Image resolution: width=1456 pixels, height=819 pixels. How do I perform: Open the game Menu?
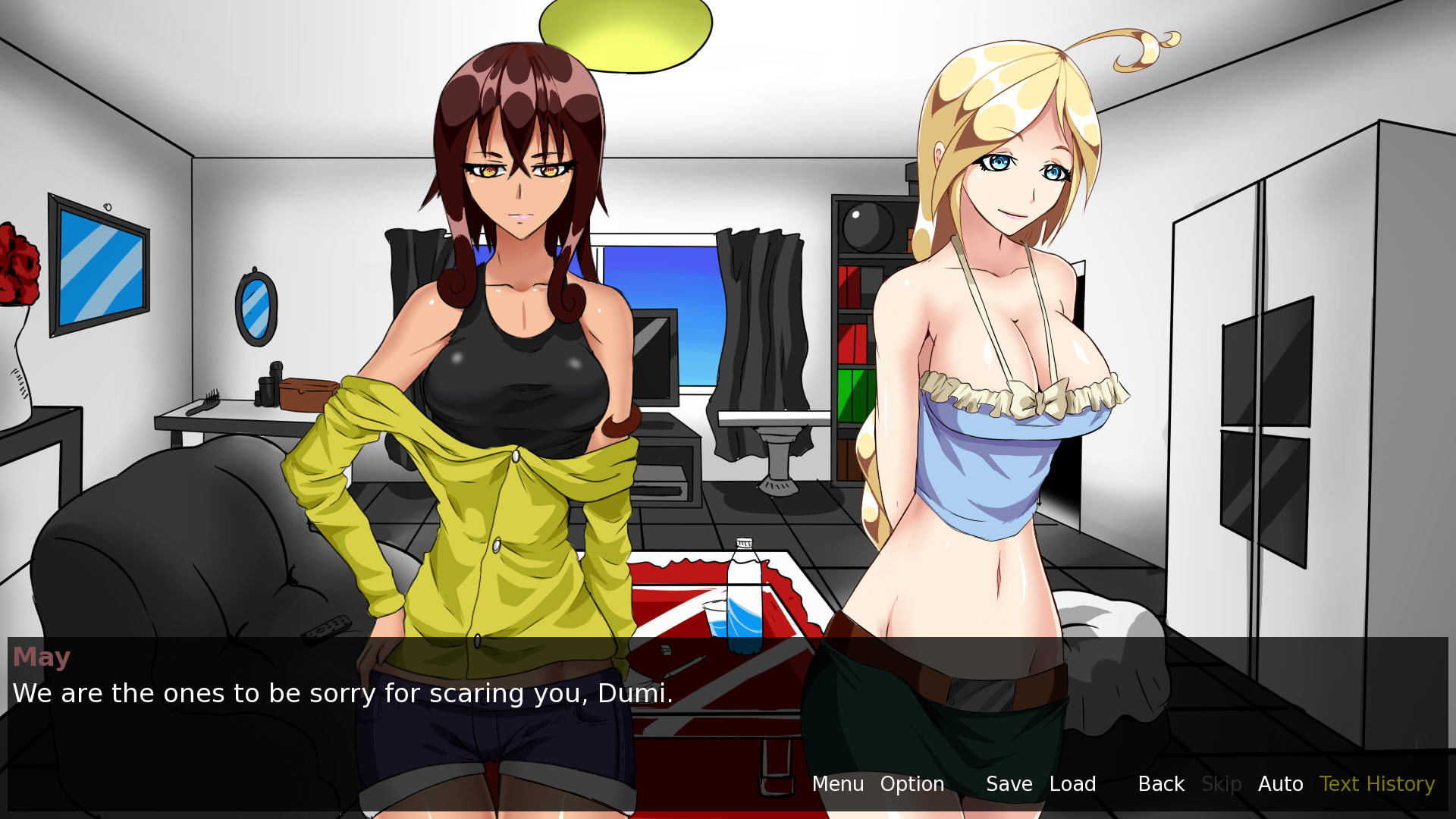[837, 784]
